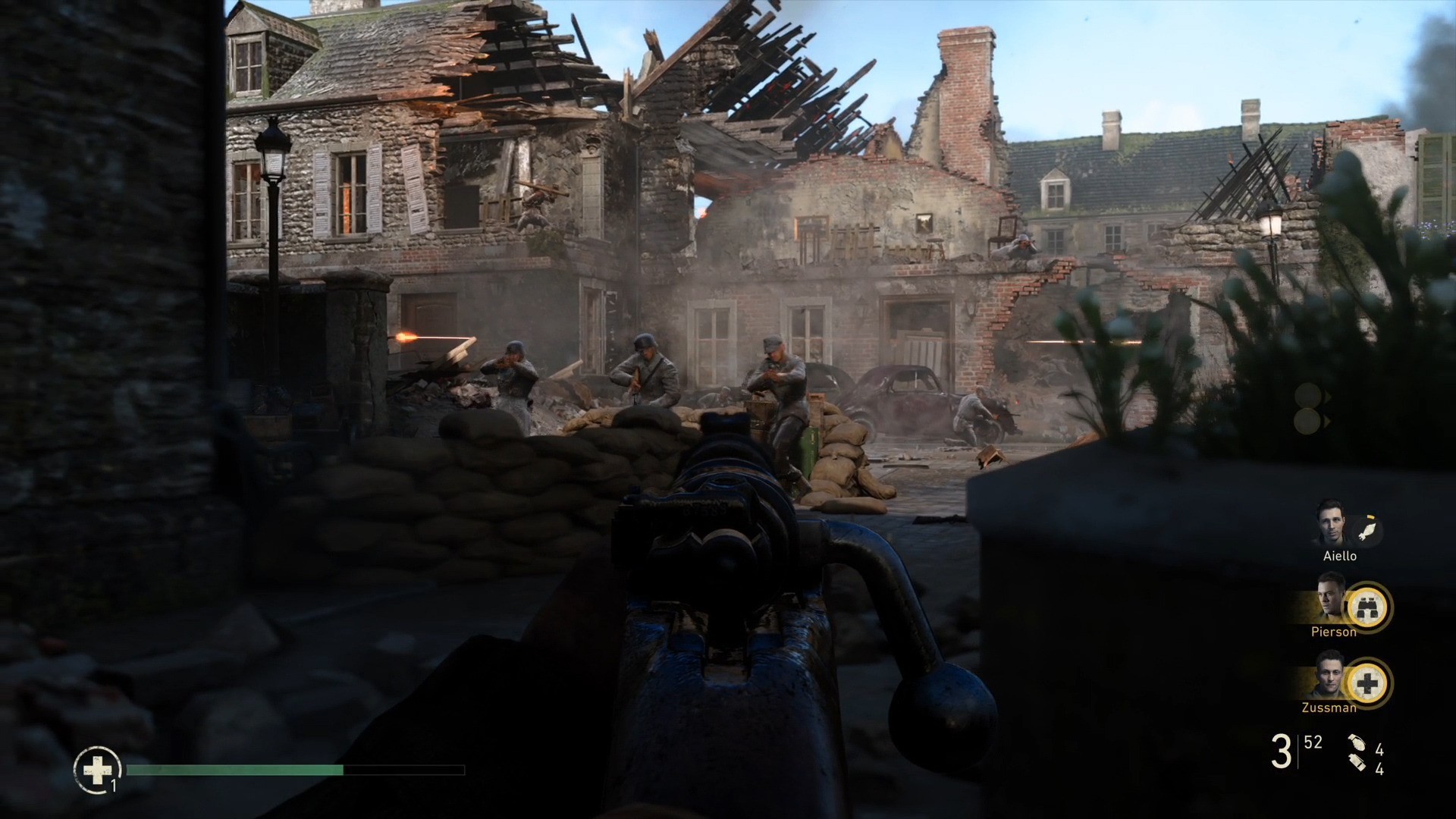Activate Zussman's medical cross ability
This screenshot has height=819, width=1456.
point(1368,684)
